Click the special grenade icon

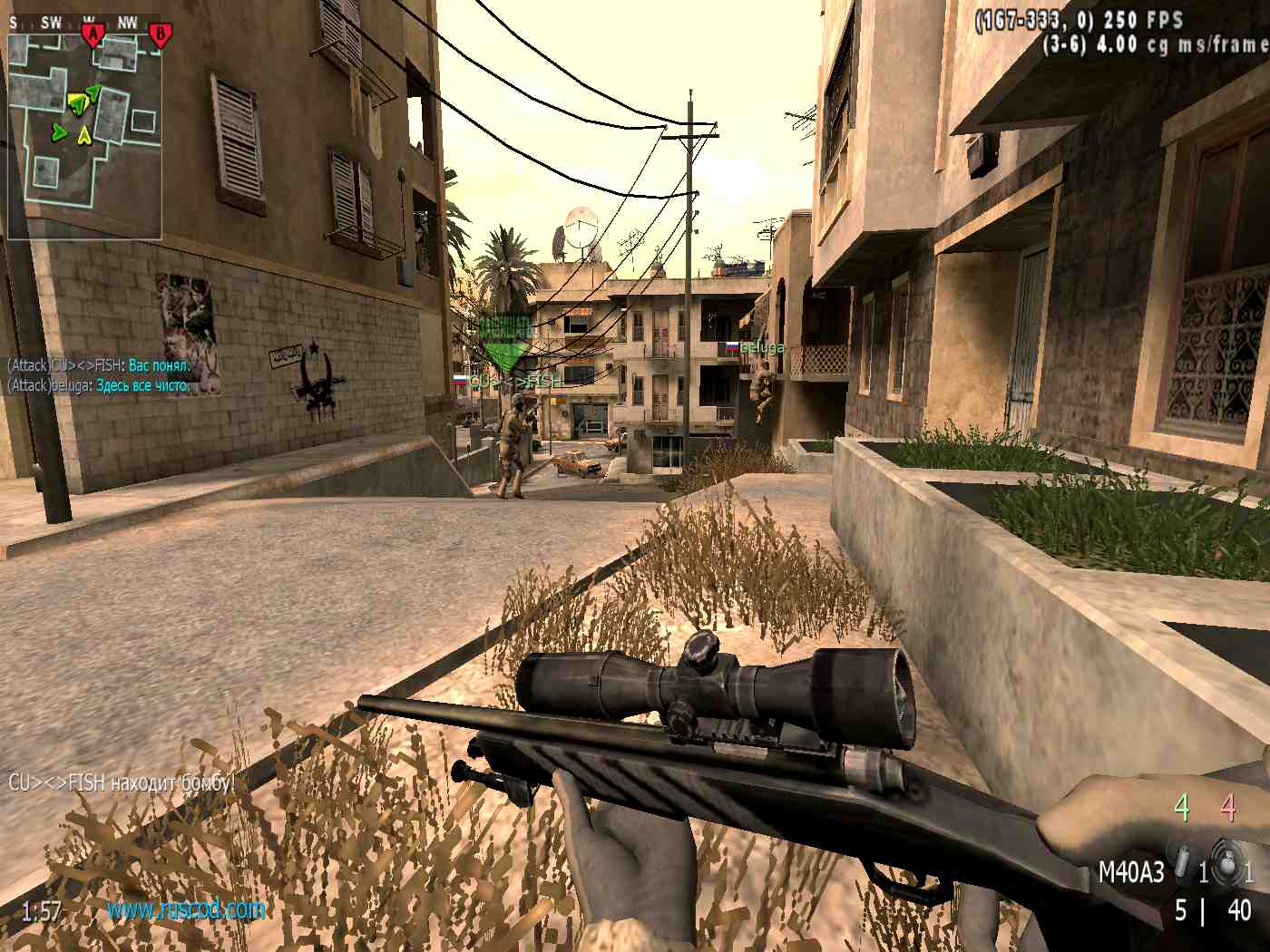(x=1183, y=862)
